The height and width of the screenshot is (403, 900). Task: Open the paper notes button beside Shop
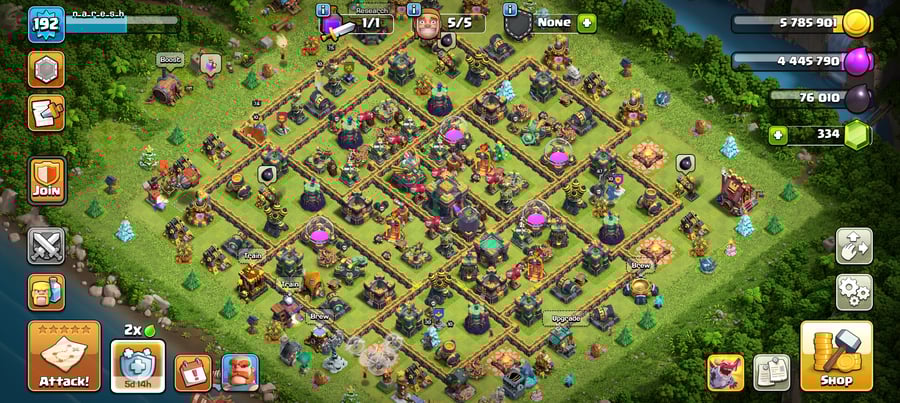(771, 371)
